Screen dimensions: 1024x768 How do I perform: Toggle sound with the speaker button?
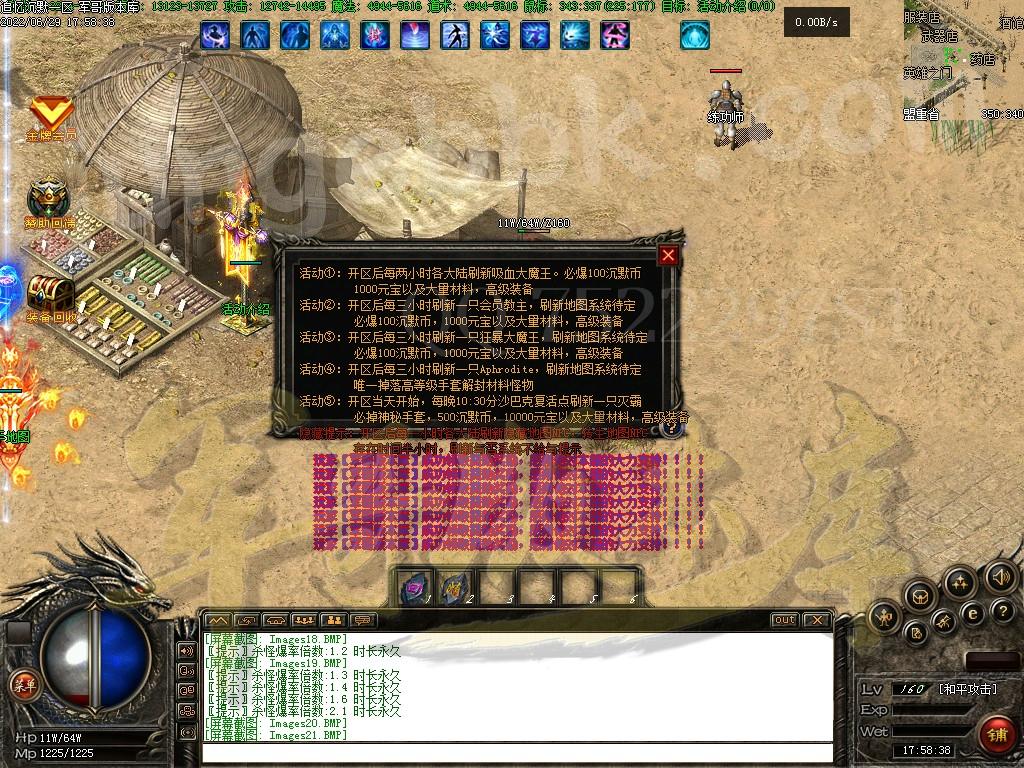tap(1000, 577)
